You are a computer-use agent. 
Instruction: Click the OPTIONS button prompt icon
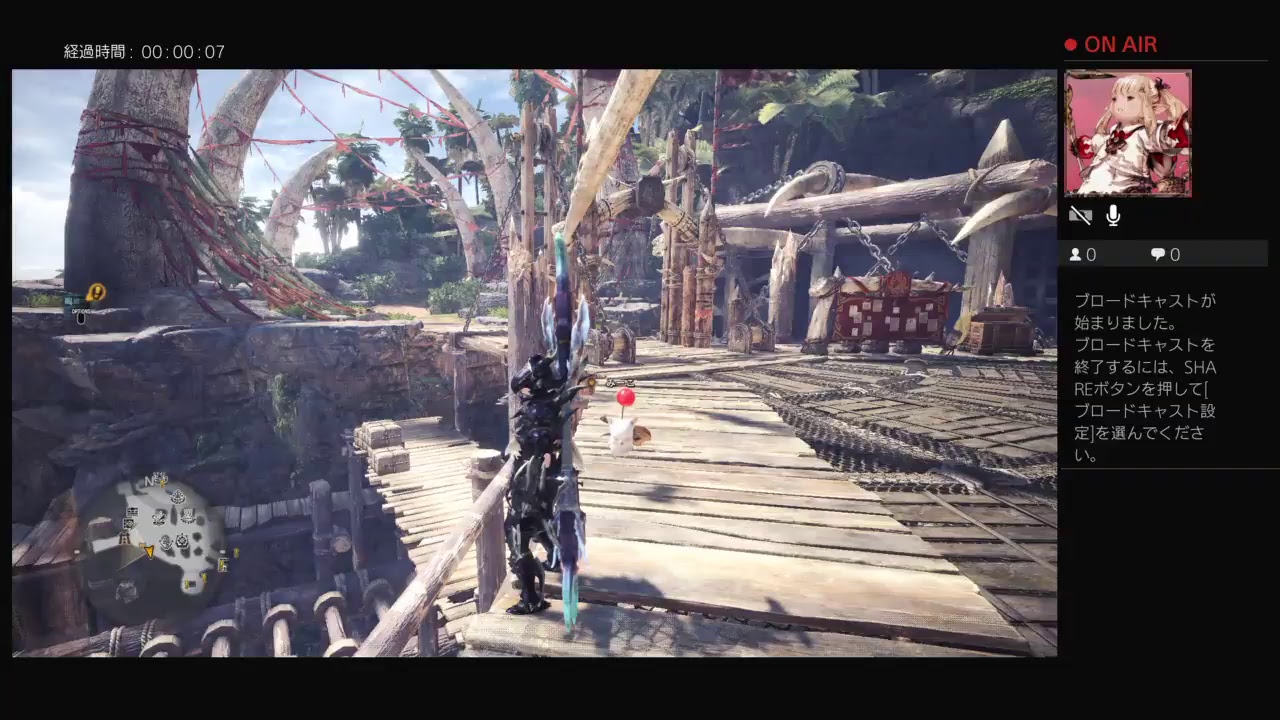click(x=80, y=318)
